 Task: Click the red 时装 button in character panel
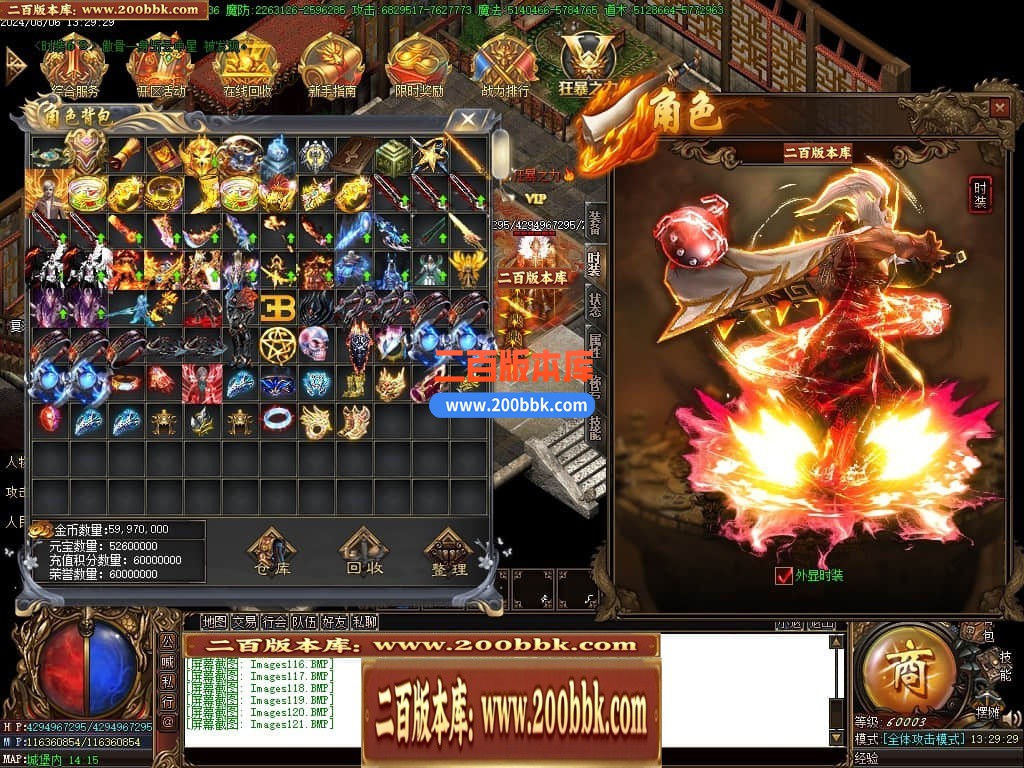click(x=980, y=194)
